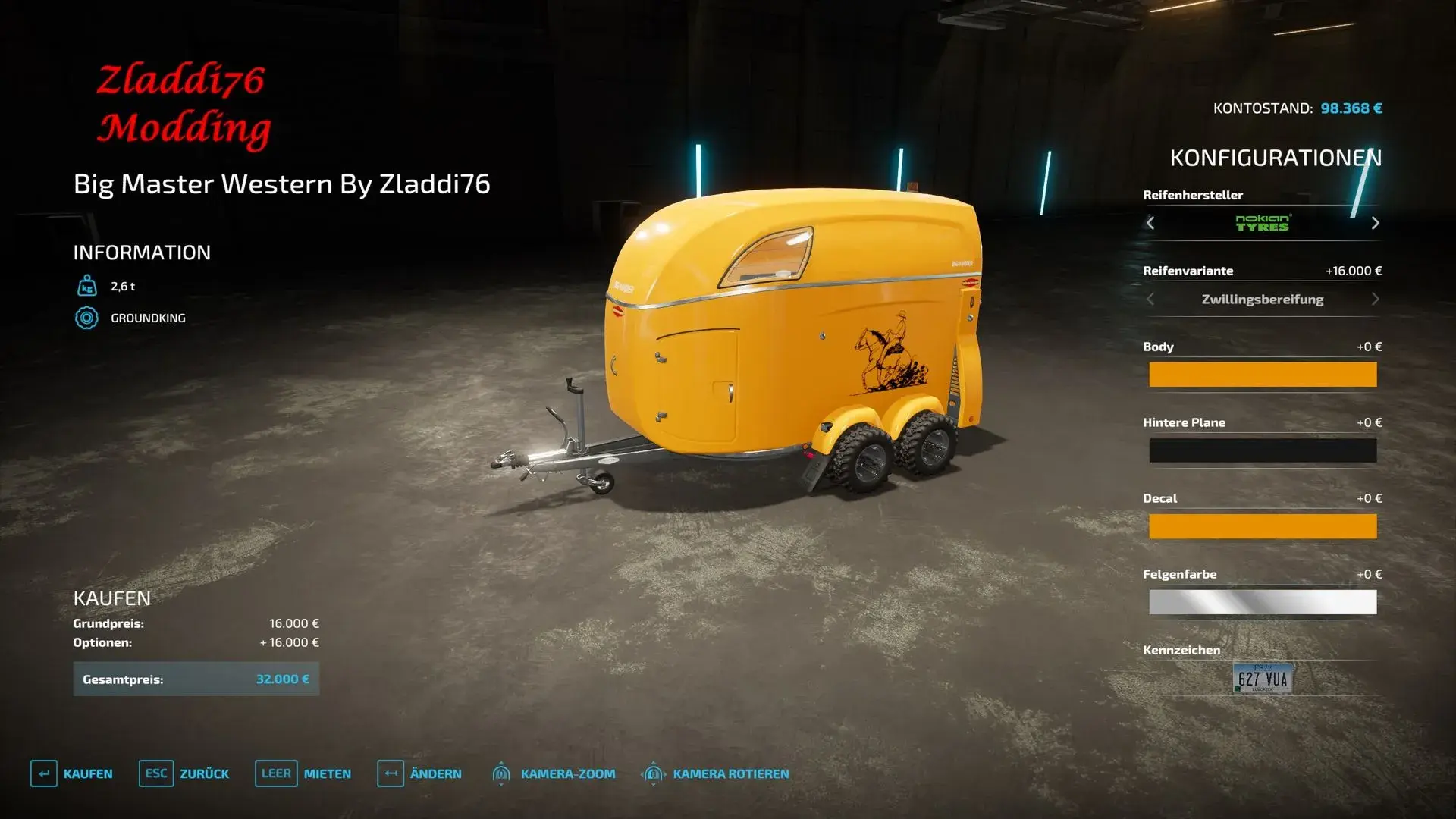Go back with the Zurück button
Screen dimensions: 1456x819
click(184, 773)
